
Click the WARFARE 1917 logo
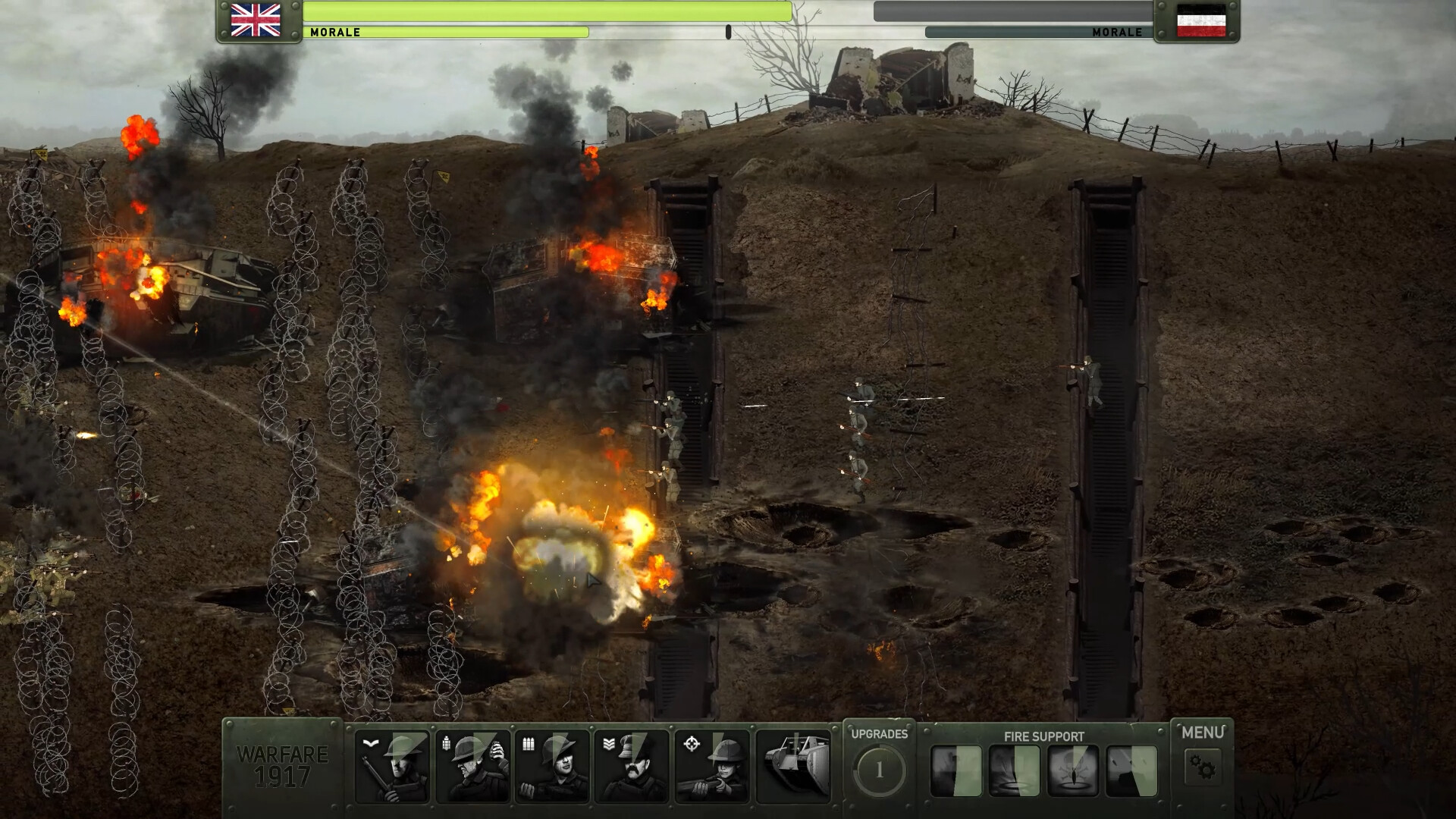(x=281, y=766)
